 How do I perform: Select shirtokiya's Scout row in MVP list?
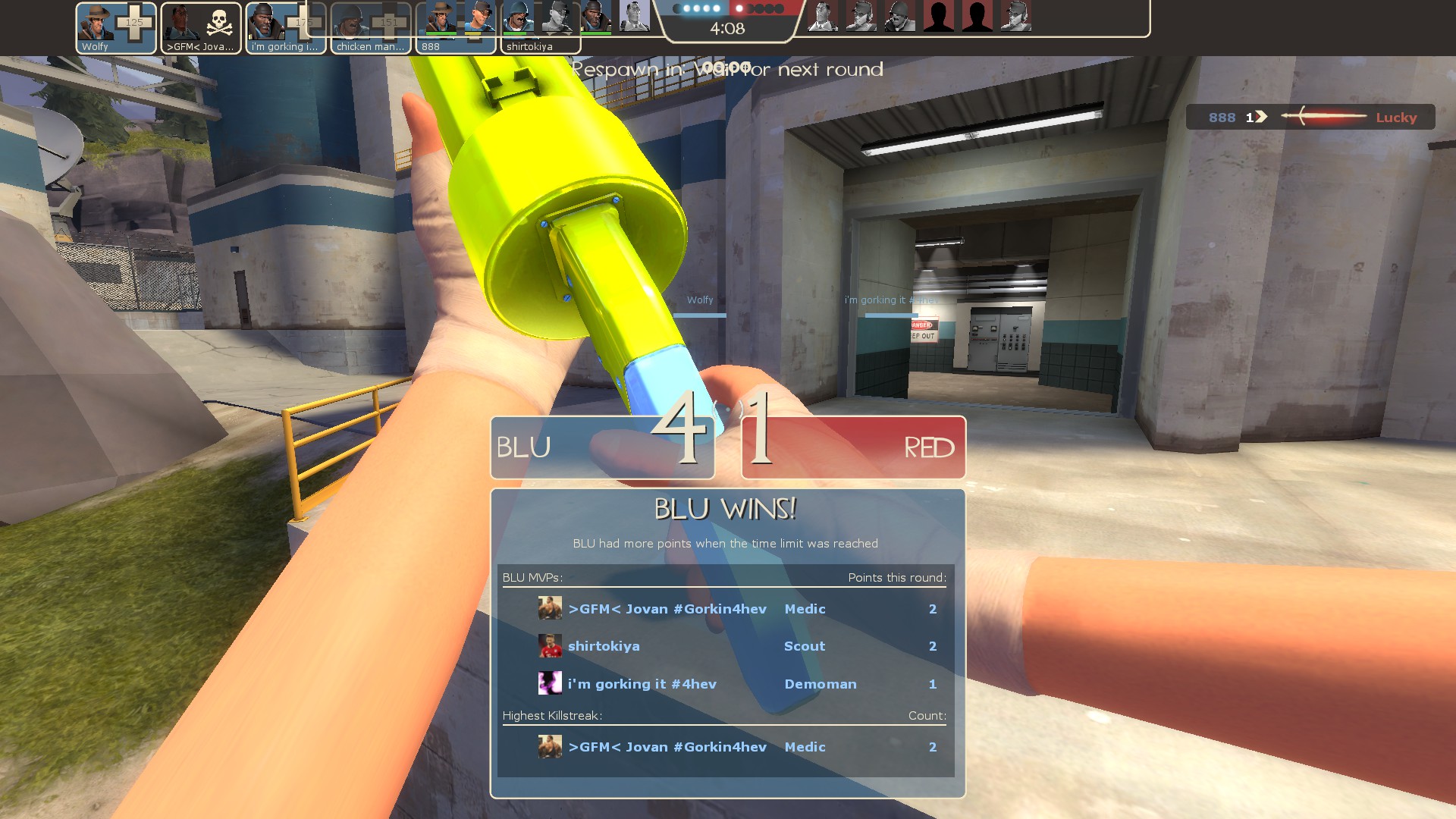pos(725,646)
